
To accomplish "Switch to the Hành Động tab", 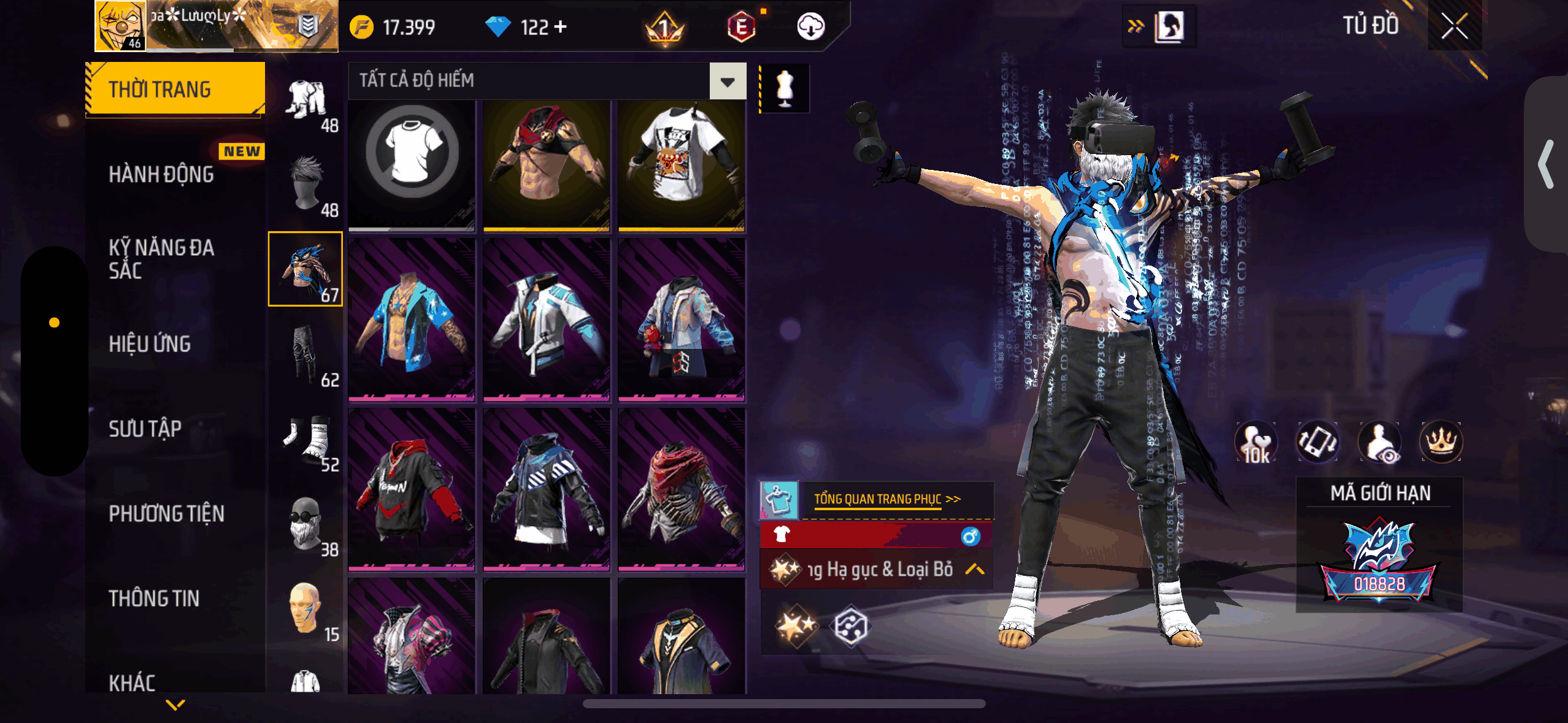I will (161, 175).
